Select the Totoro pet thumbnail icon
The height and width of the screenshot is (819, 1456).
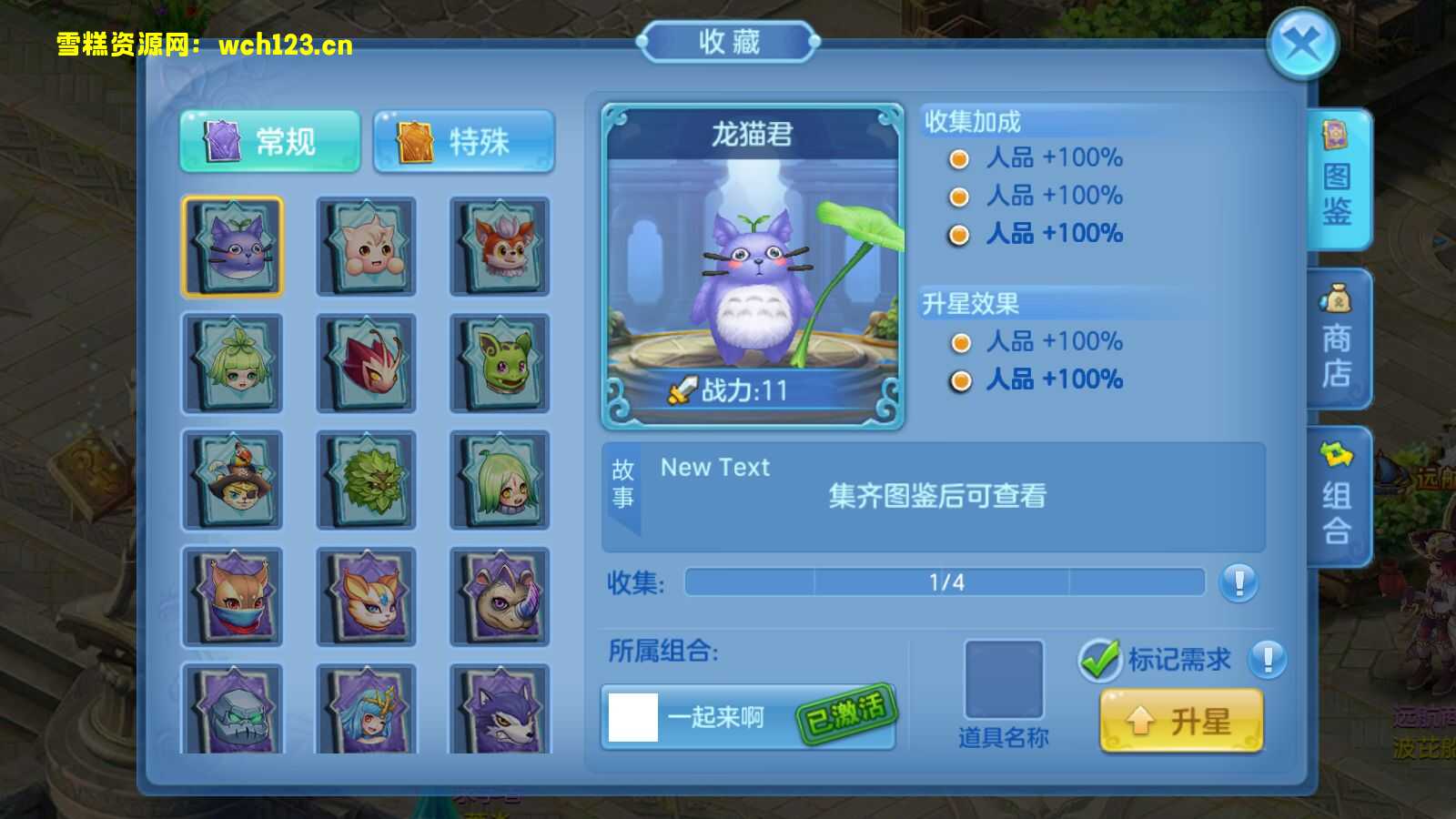click(x=233, y=246)
